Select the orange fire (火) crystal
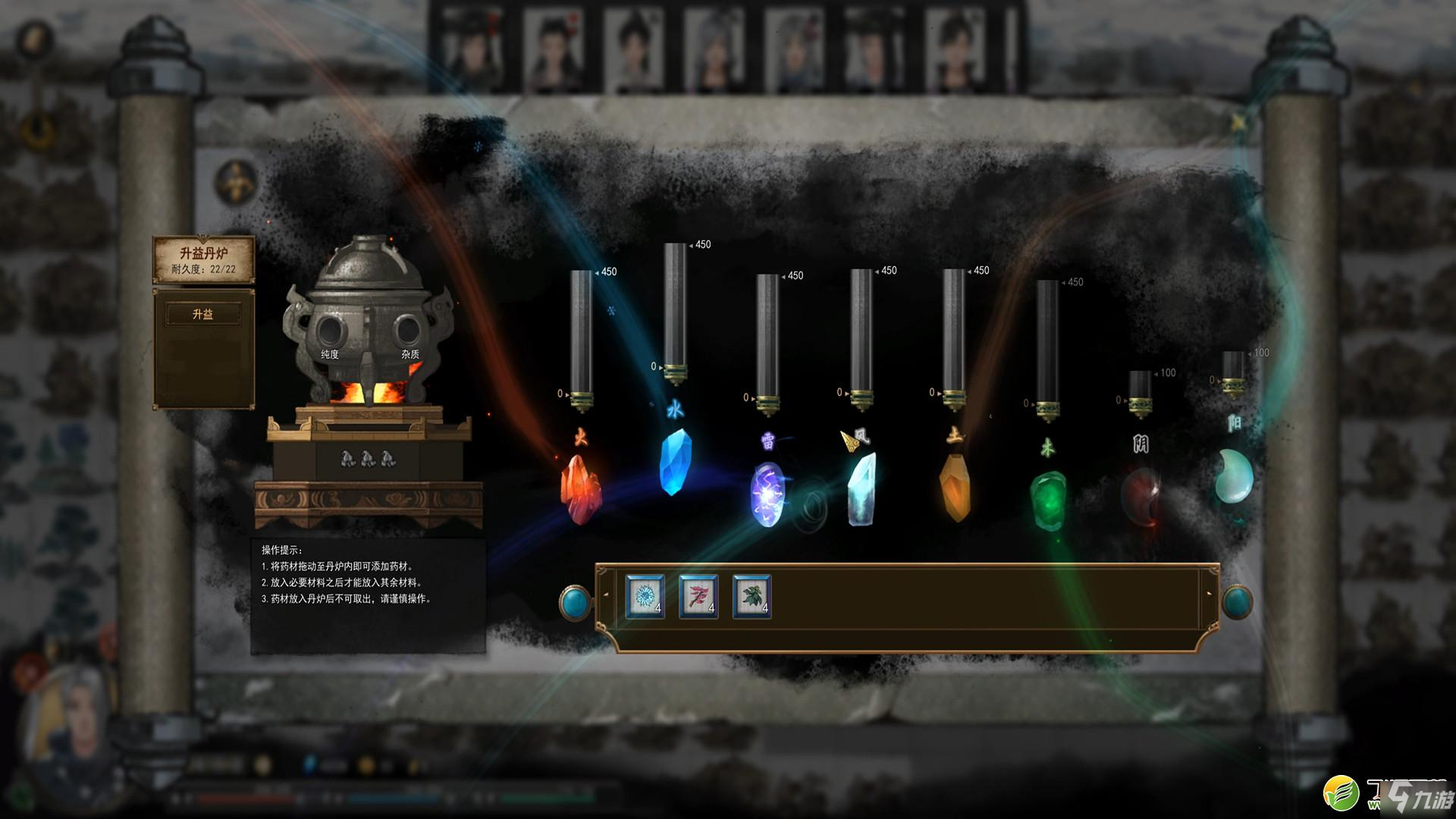The image size is (1456, 819). coord(580,489)
